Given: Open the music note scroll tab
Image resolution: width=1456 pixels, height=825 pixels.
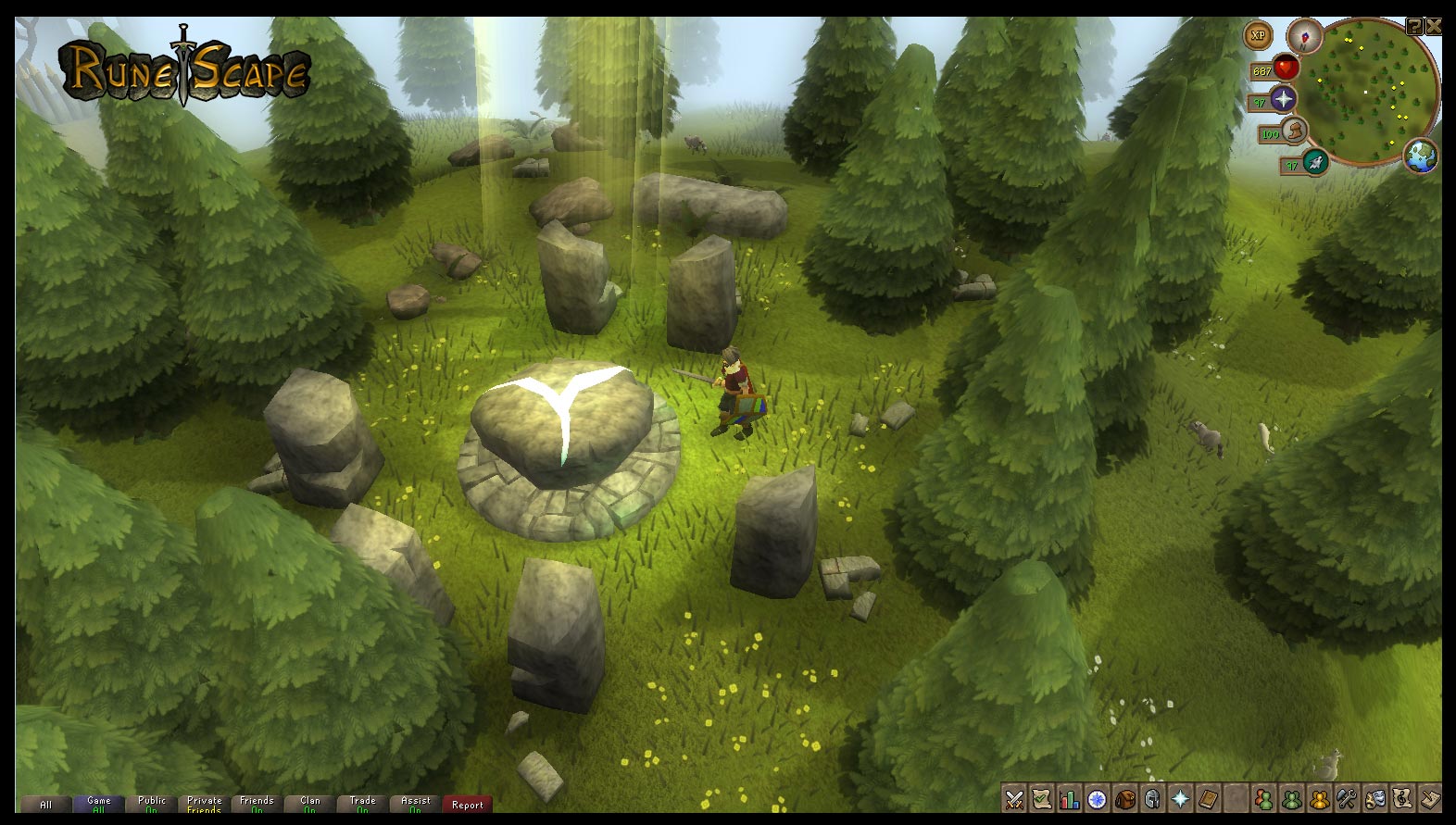Looking at the screenshot, I should tap(1403, 798).
